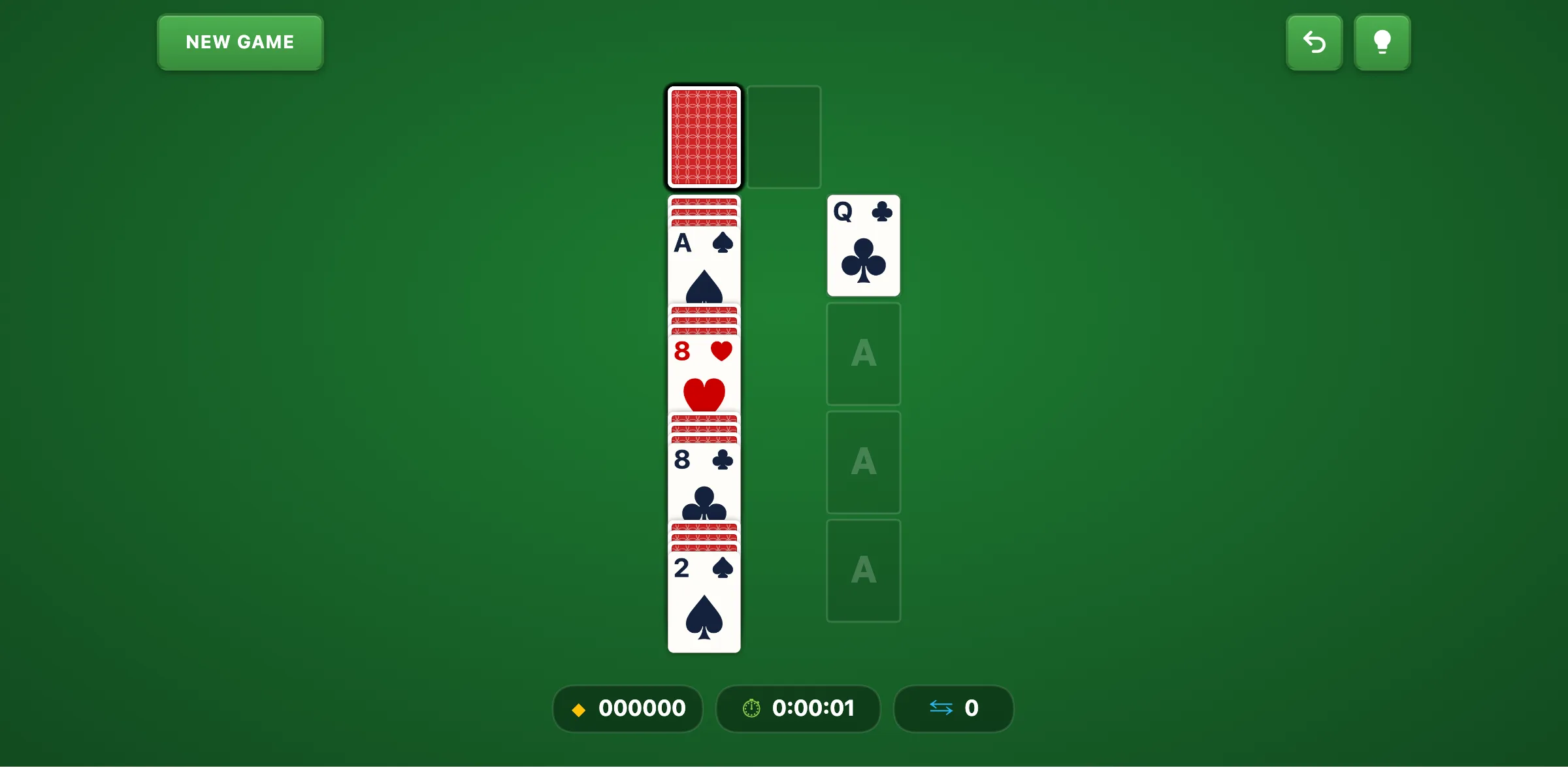This screenshot has height=768, width=1568.
Task: Click the 0:00:01 game timer display
Action: (813, 709)
